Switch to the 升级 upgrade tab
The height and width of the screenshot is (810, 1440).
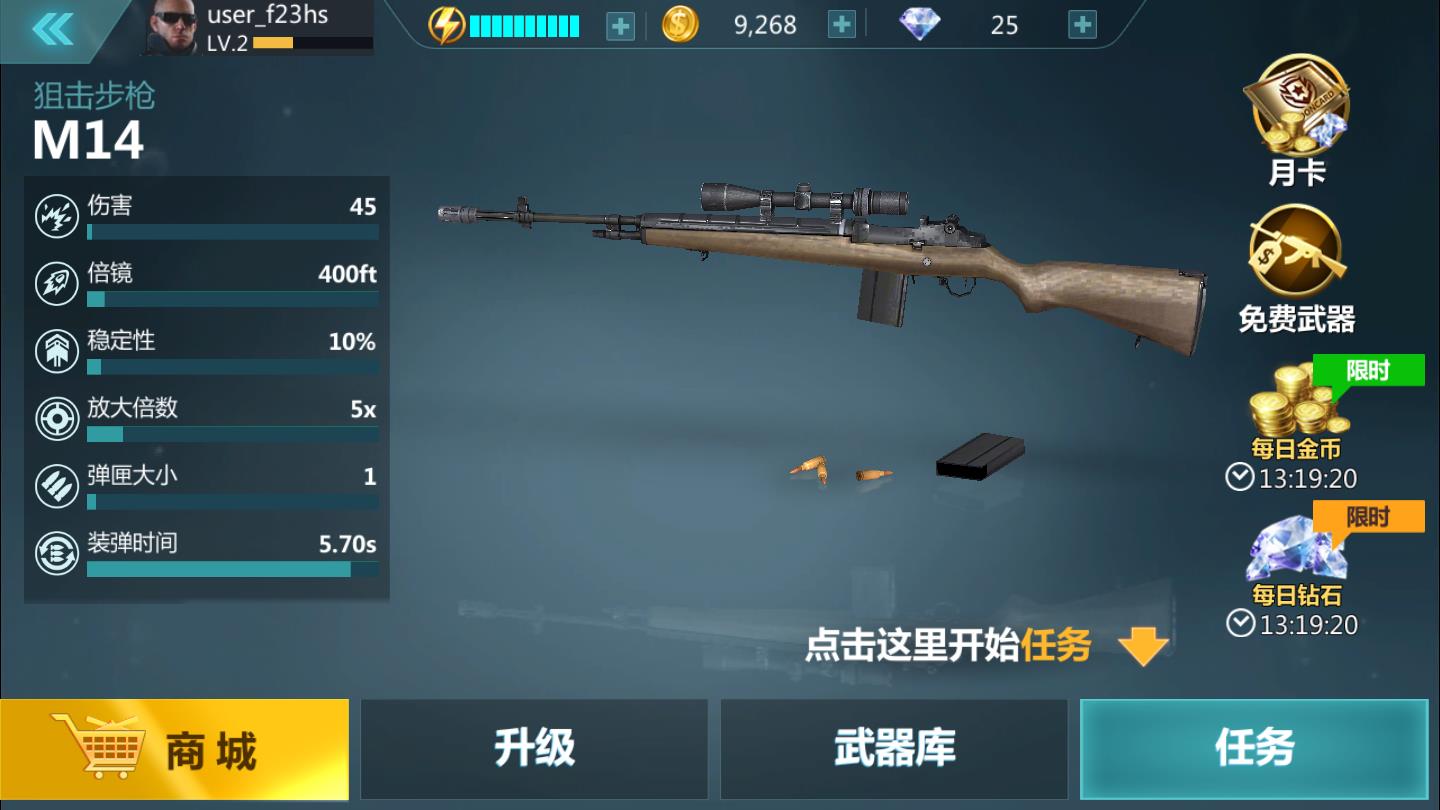point(535,749)
